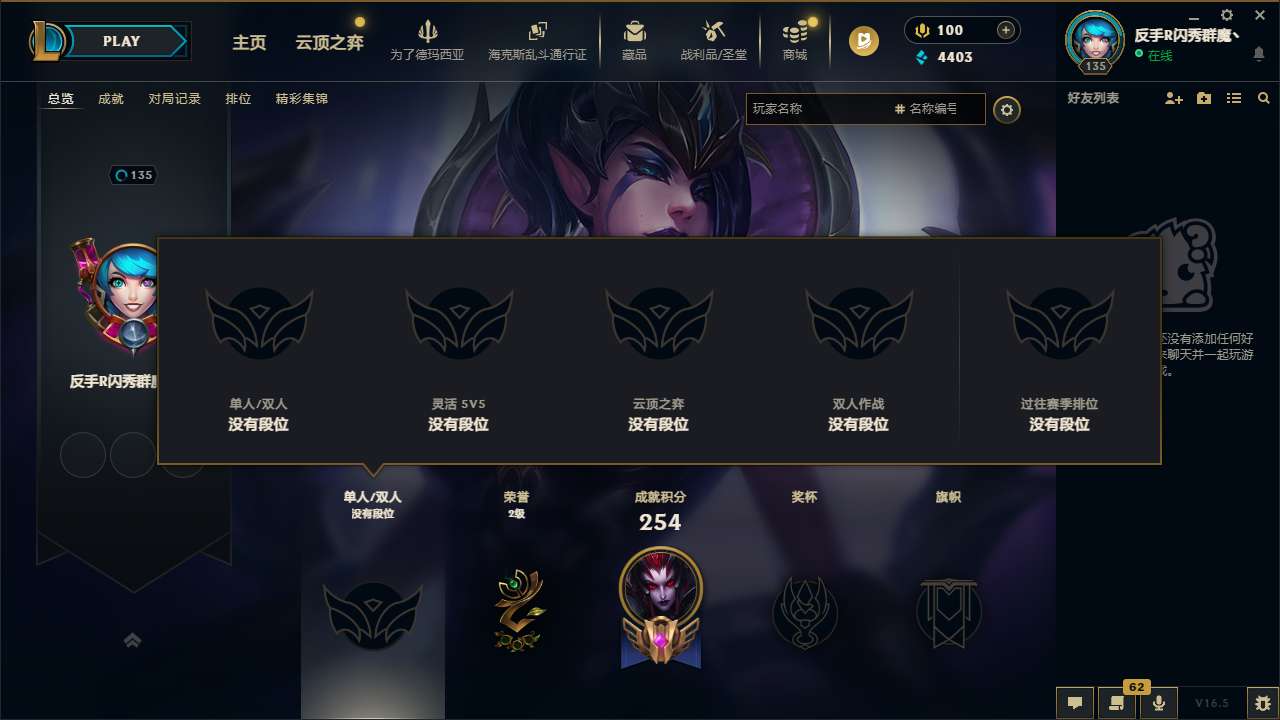Open the chat bubble icon in bottom bar

[x=1075, y=703]
